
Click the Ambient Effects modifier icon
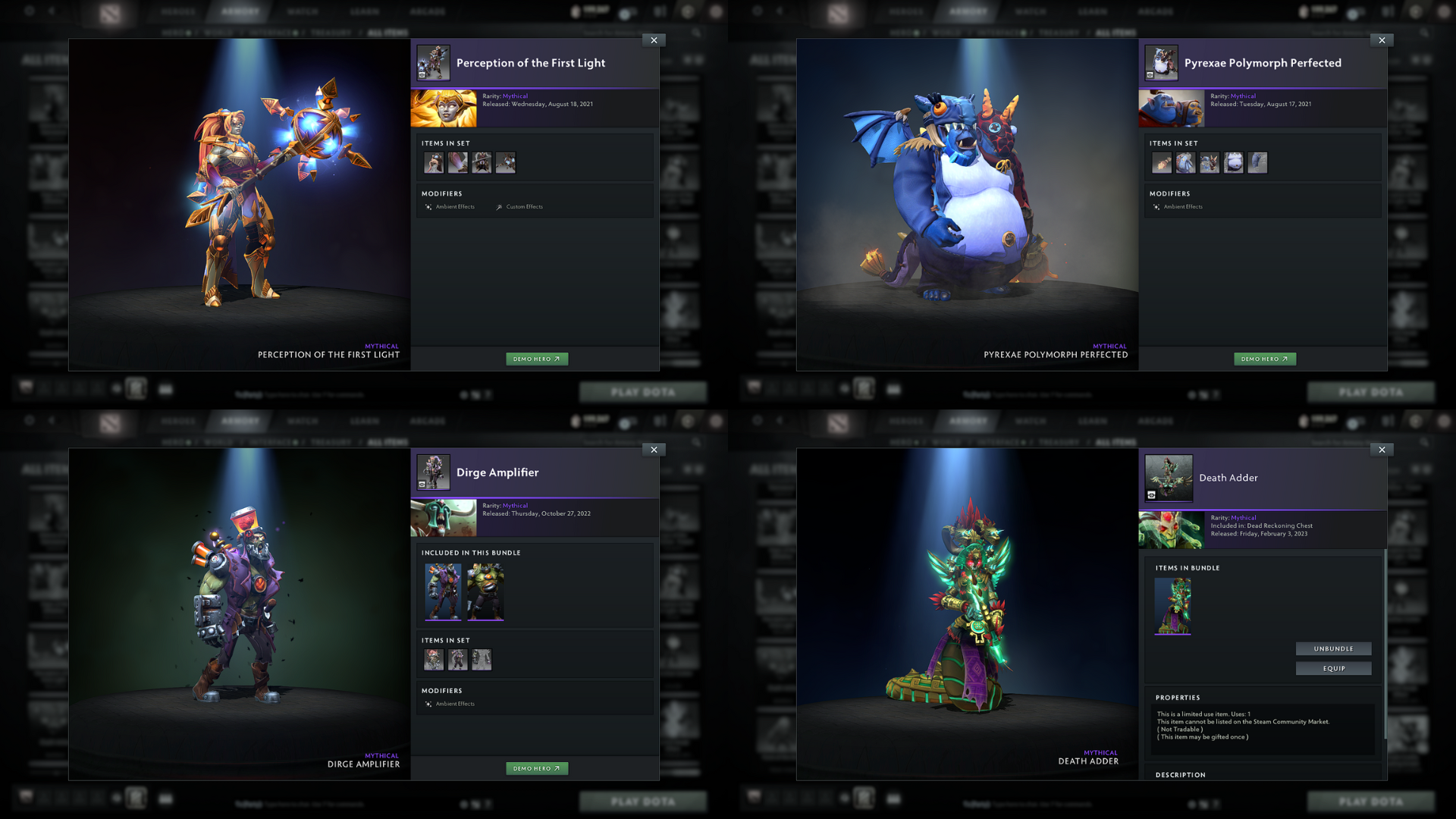(428, 206)
